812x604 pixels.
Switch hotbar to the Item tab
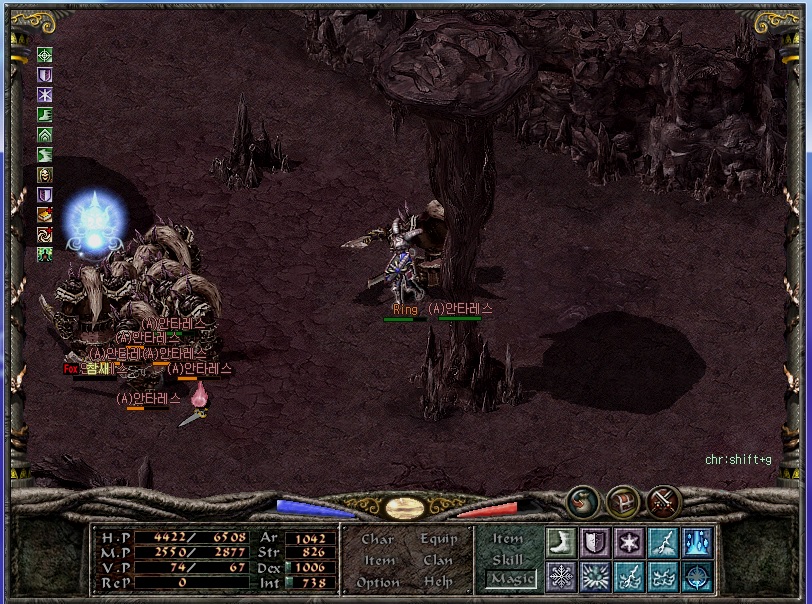(508, 539)
